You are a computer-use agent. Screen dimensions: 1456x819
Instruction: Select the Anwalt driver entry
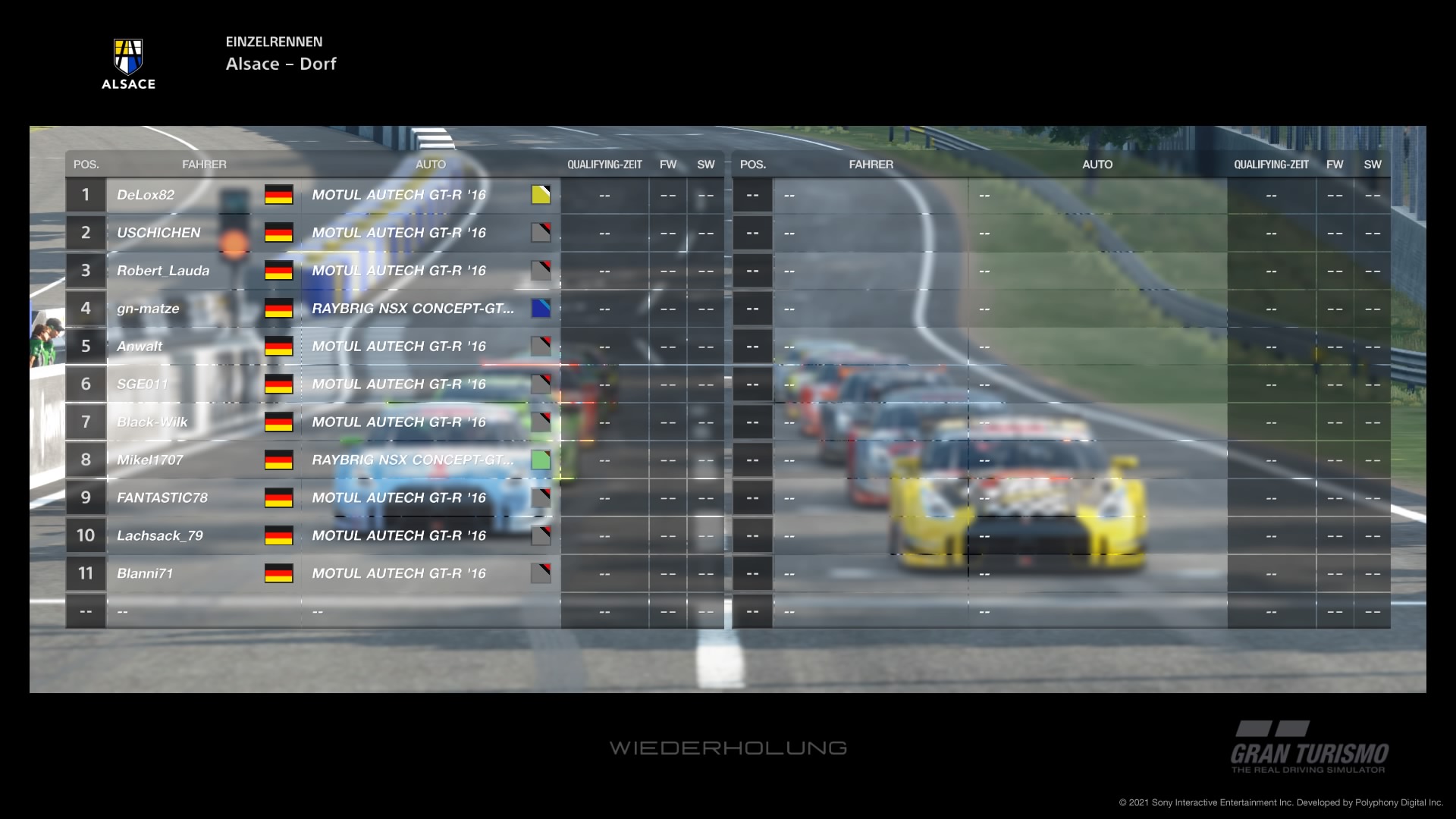(x=140, y=347)
